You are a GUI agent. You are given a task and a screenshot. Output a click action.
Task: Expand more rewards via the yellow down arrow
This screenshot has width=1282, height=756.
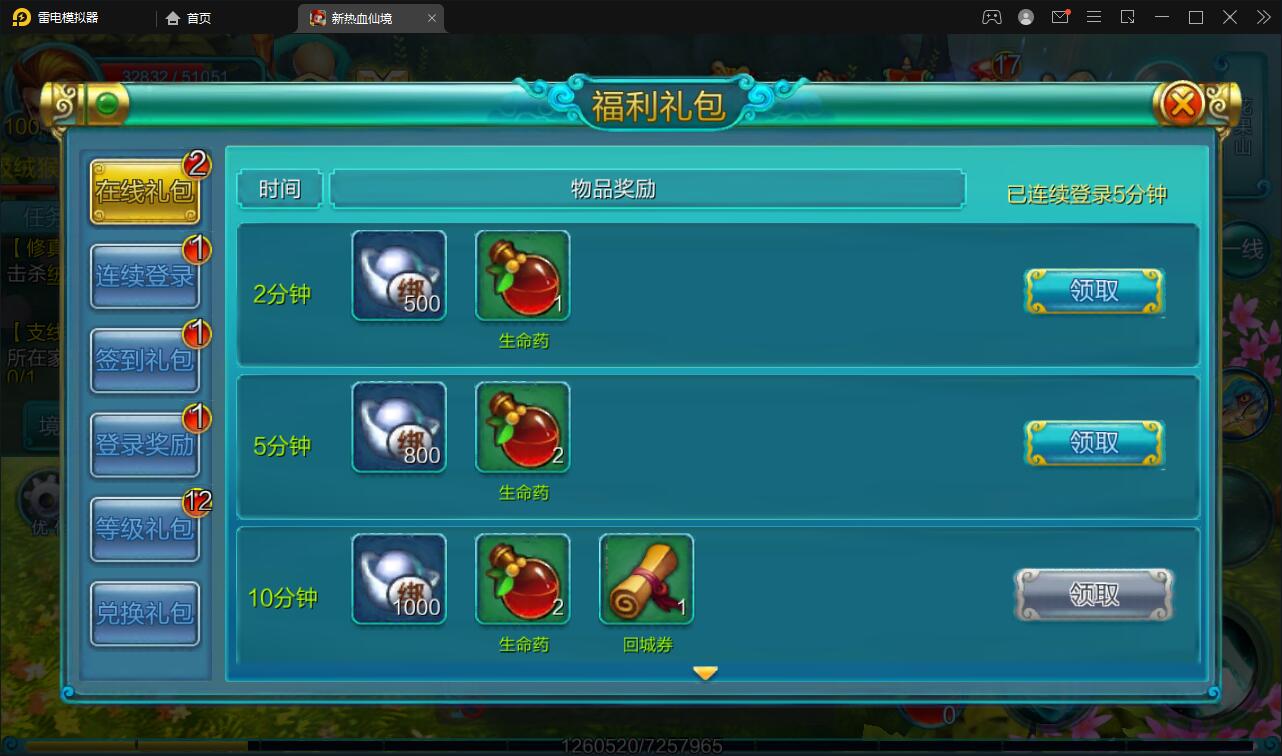click(x=707, y=673)
